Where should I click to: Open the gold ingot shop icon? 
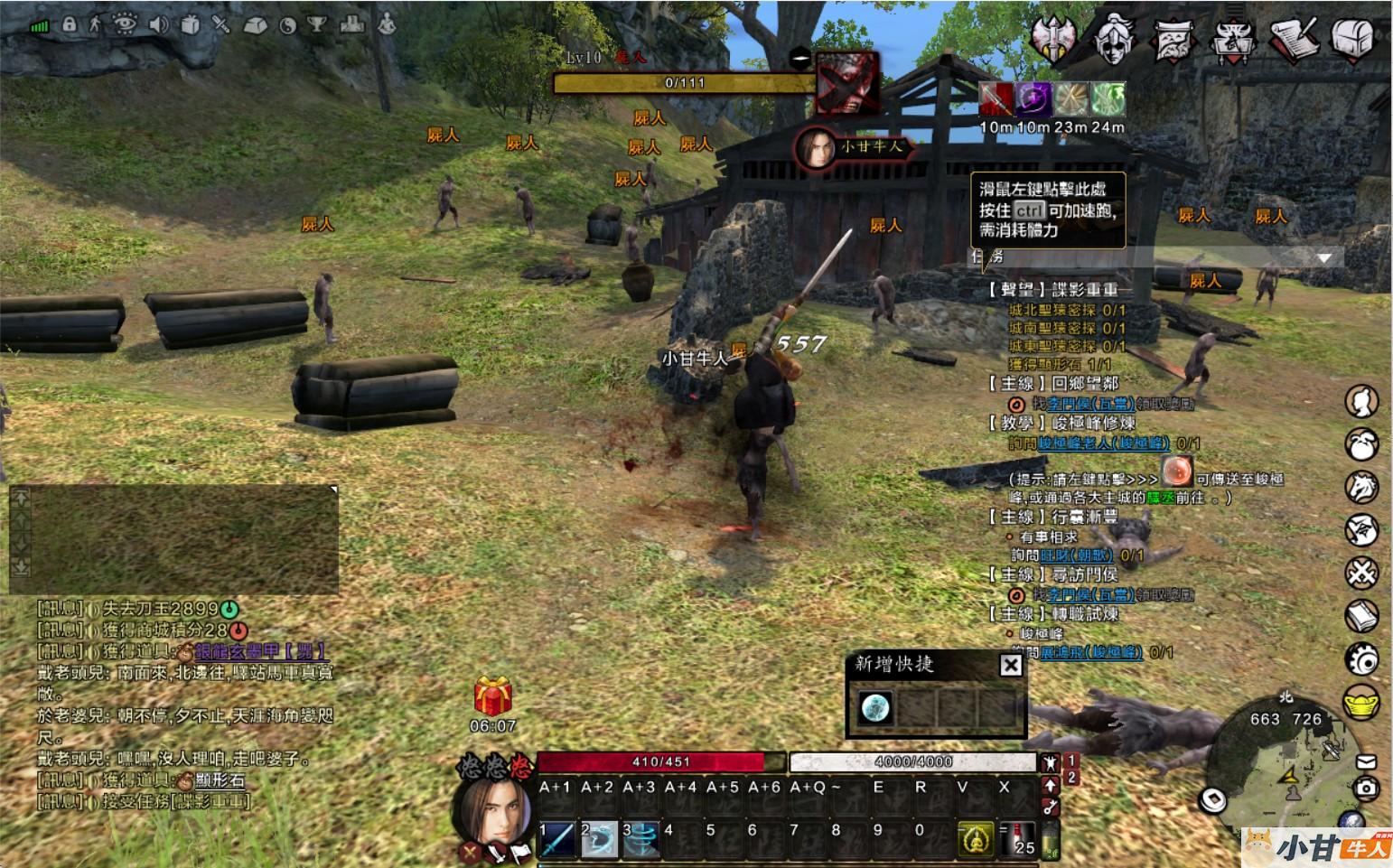point(1361,702)
